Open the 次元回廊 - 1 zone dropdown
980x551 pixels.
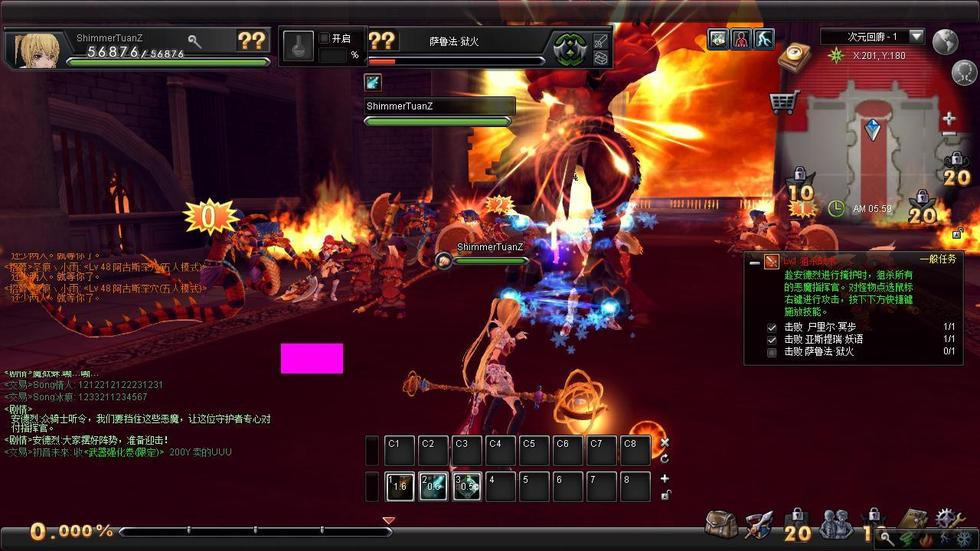(917, 37)
